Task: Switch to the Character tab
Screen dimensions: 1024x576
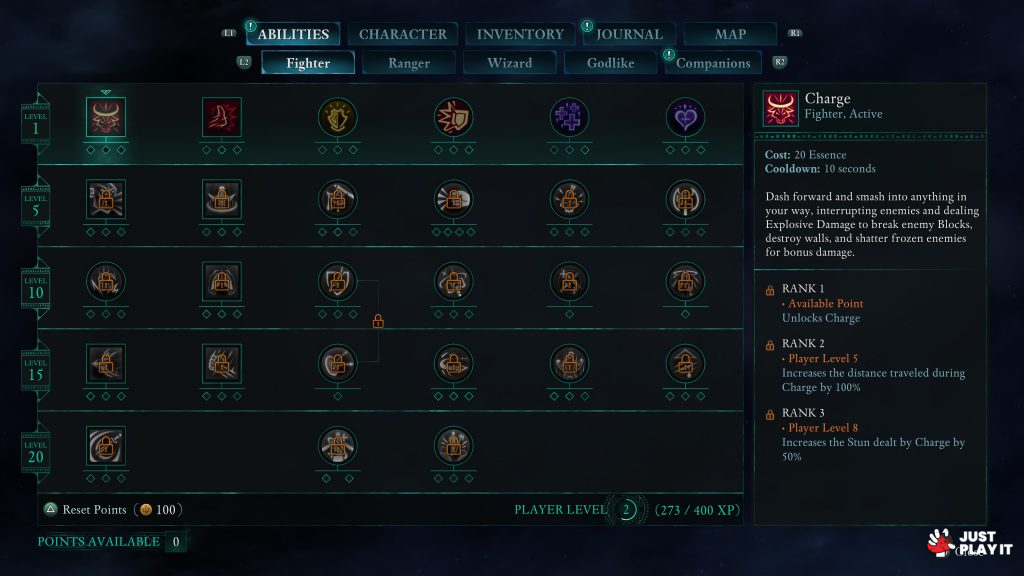Action: point(403,34)
